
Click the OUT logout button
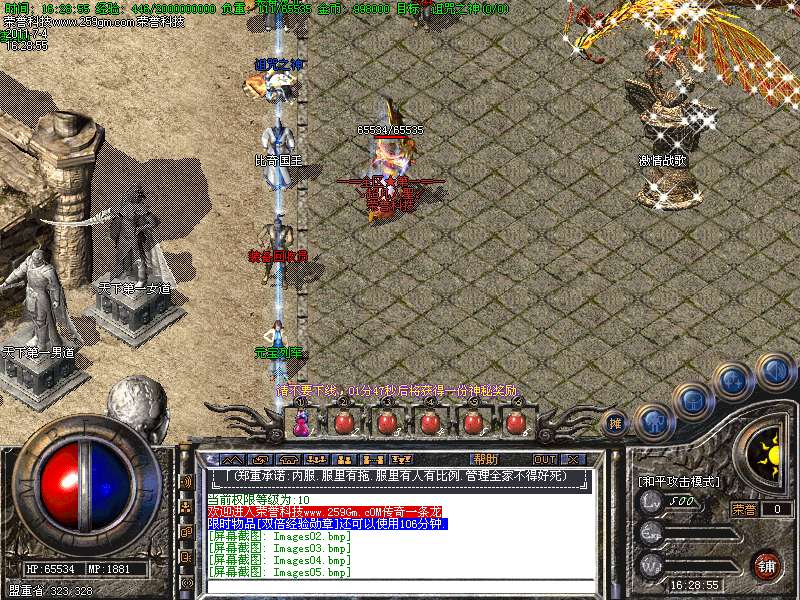544,459
